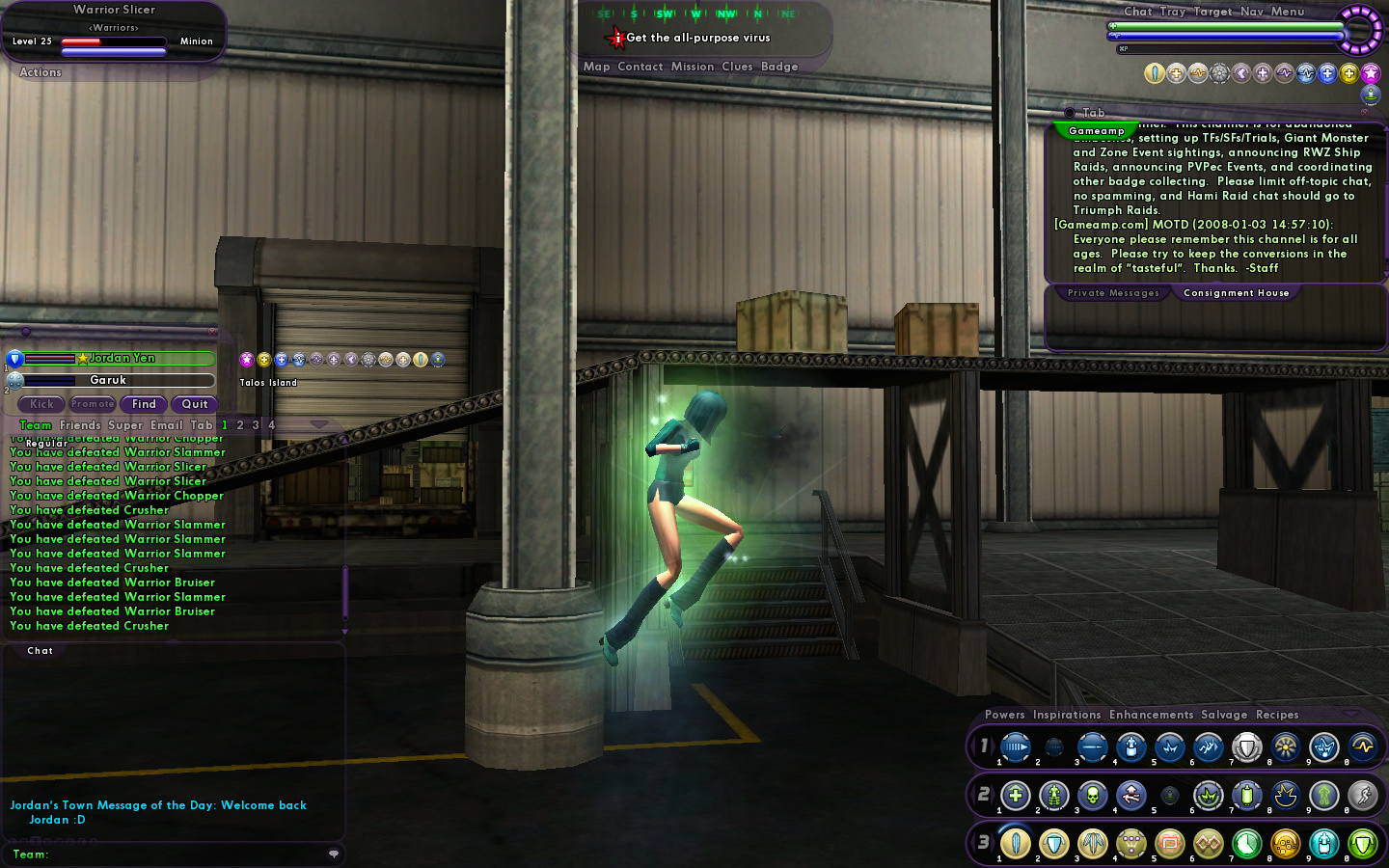Open Actions for Warrior Slicer target
Viewport: 1389px width, 868px height.
pos(41,72)
